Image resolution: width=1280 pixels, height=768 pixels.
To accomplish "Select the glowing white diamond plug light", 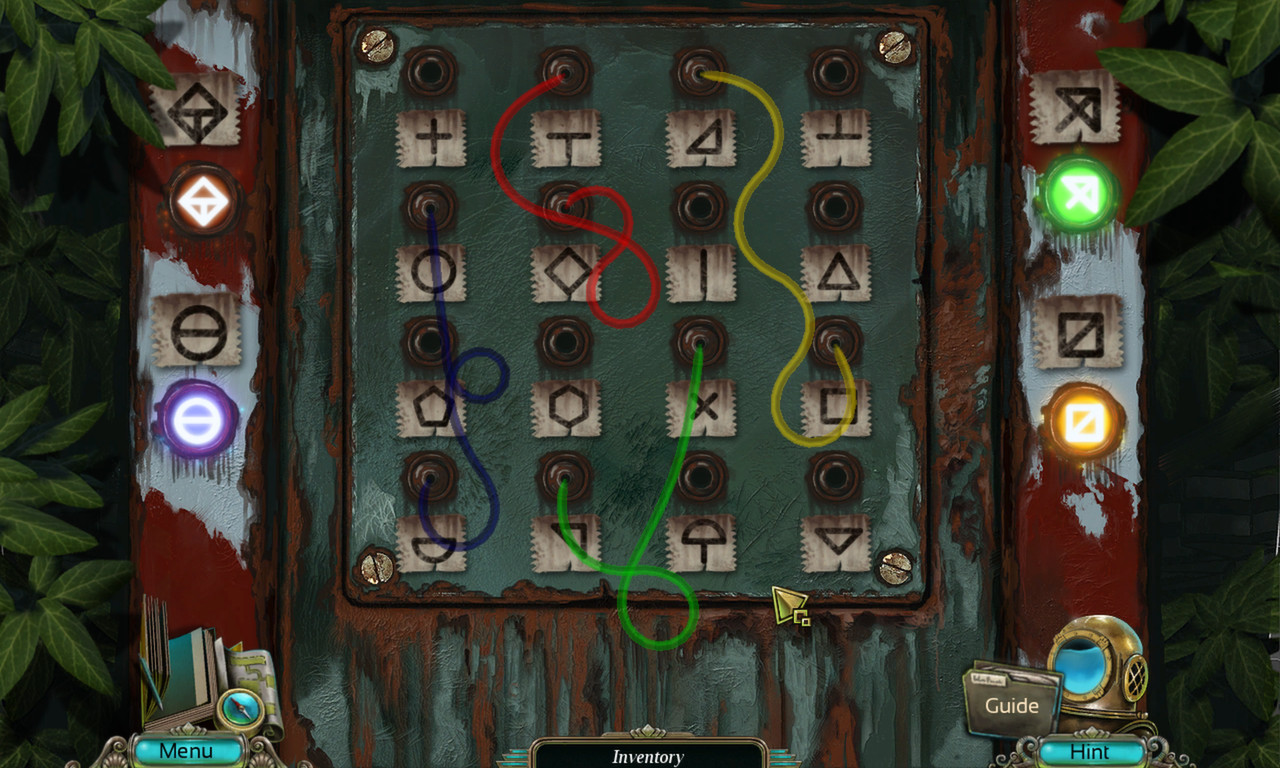I will coord(203,199).
